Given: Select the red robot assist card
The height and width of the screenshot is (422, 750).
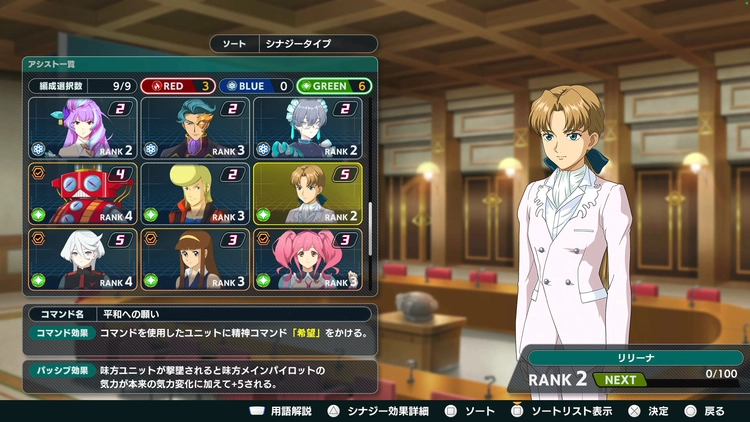Looking at the screenshot, I should [x=83, y=193].
